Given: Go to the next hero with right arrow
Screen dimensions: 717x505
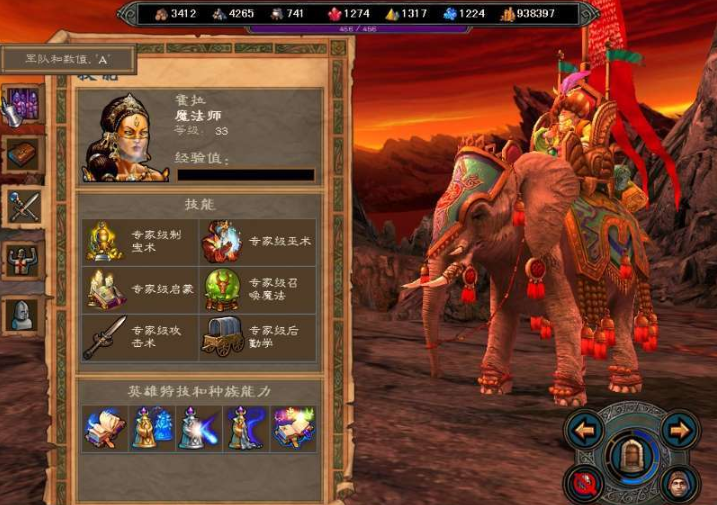Looking at the screenshot, I should coord(680,431).
